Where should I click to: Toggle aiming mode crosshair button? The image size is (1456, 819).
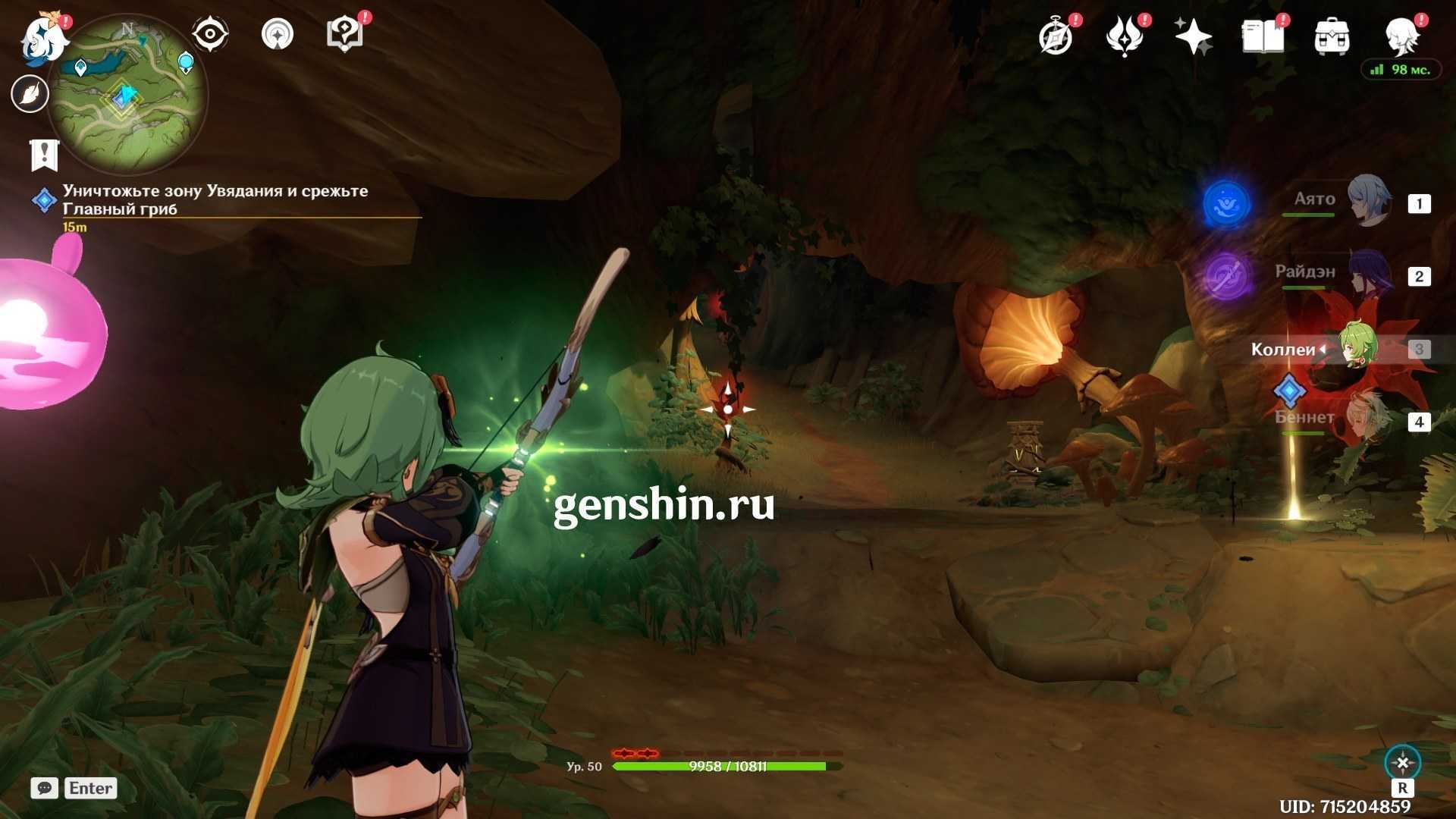click(x=1402, y=763)
